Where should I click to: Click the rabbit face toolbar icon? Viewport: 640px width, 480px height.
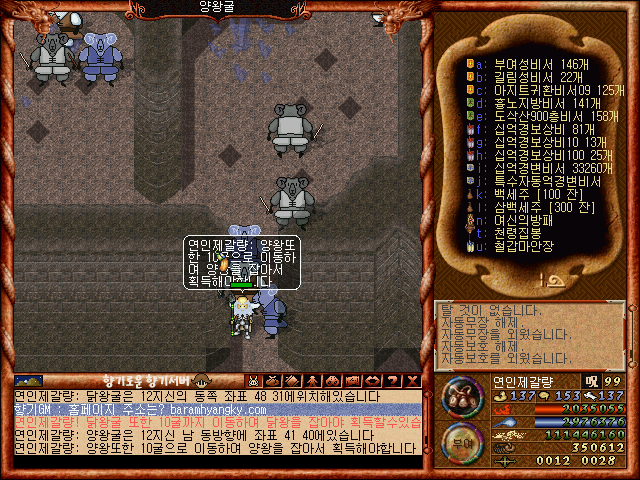coord(254,381)
